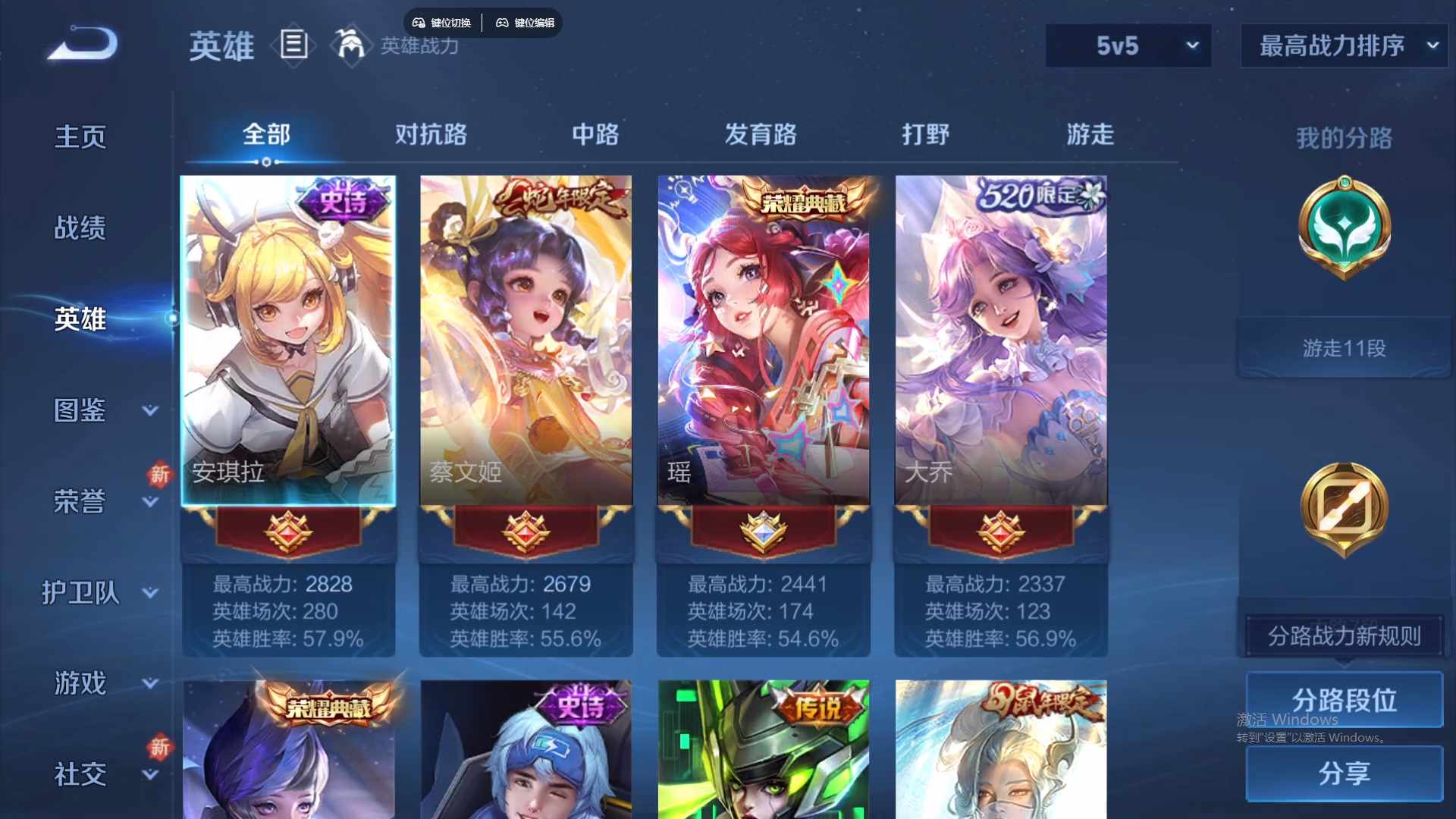Open the 主页 section from sidebar
This screenshot has height=819, width=1456.
point(80,136)
